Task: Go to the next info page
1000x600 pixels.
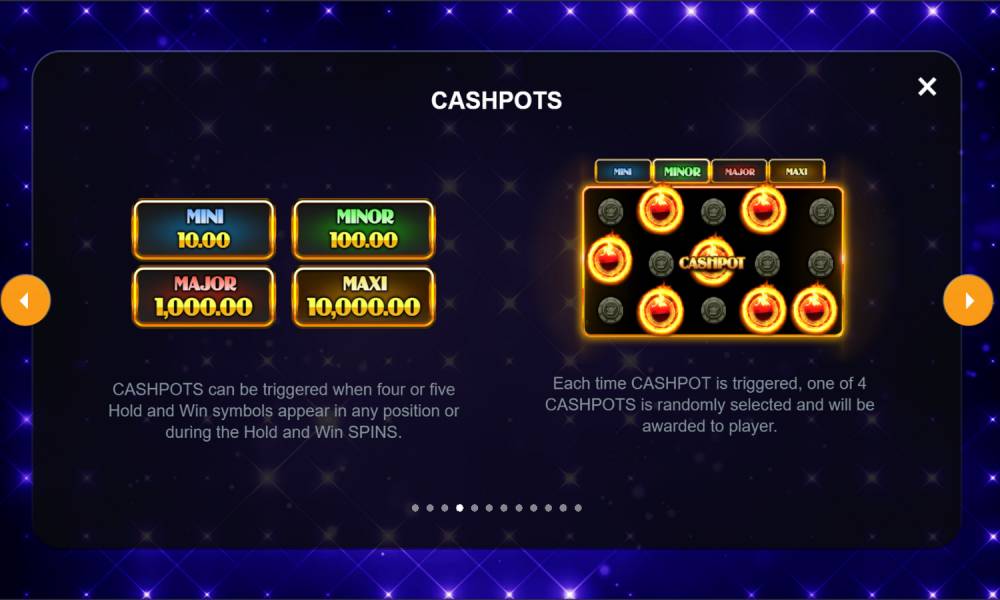Action: click(x=968, y=300)
